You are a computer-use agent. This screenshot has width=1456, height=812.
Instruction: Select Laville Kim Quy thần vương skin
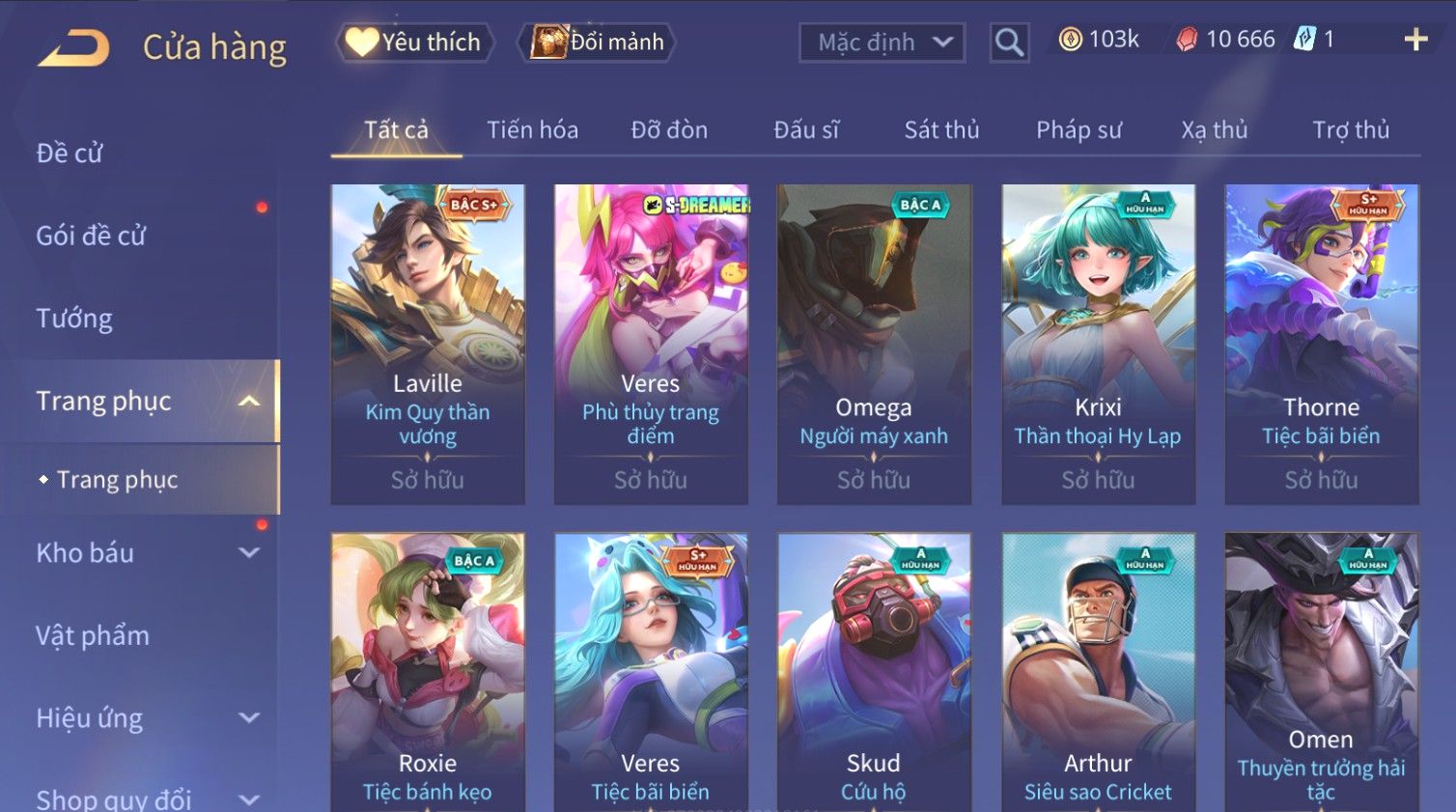pyautogui.click(x=428, y=343)
